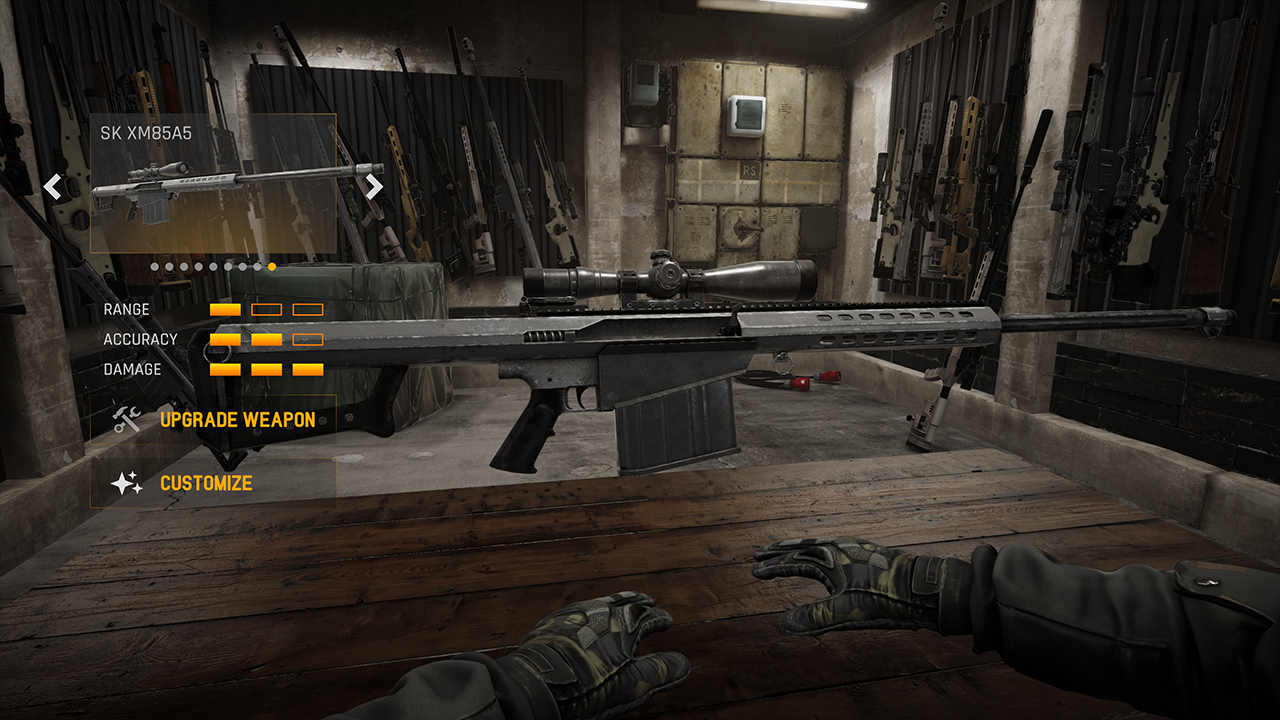
Task: Click the second filled Accuracy stat block
Action: [266, 339]
